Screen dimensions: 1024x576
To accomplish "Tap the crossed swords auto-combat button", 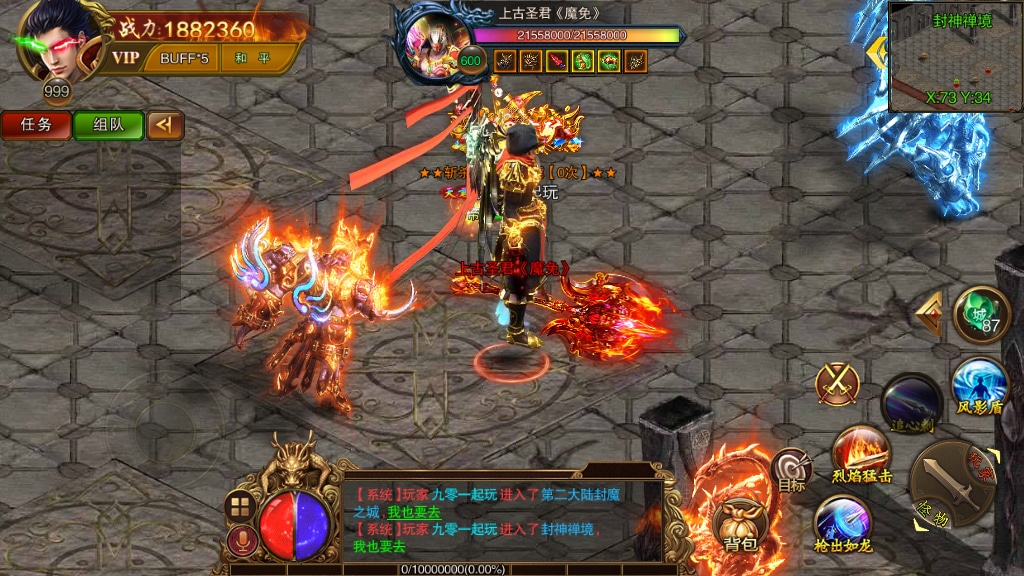I will pos(838,384).
